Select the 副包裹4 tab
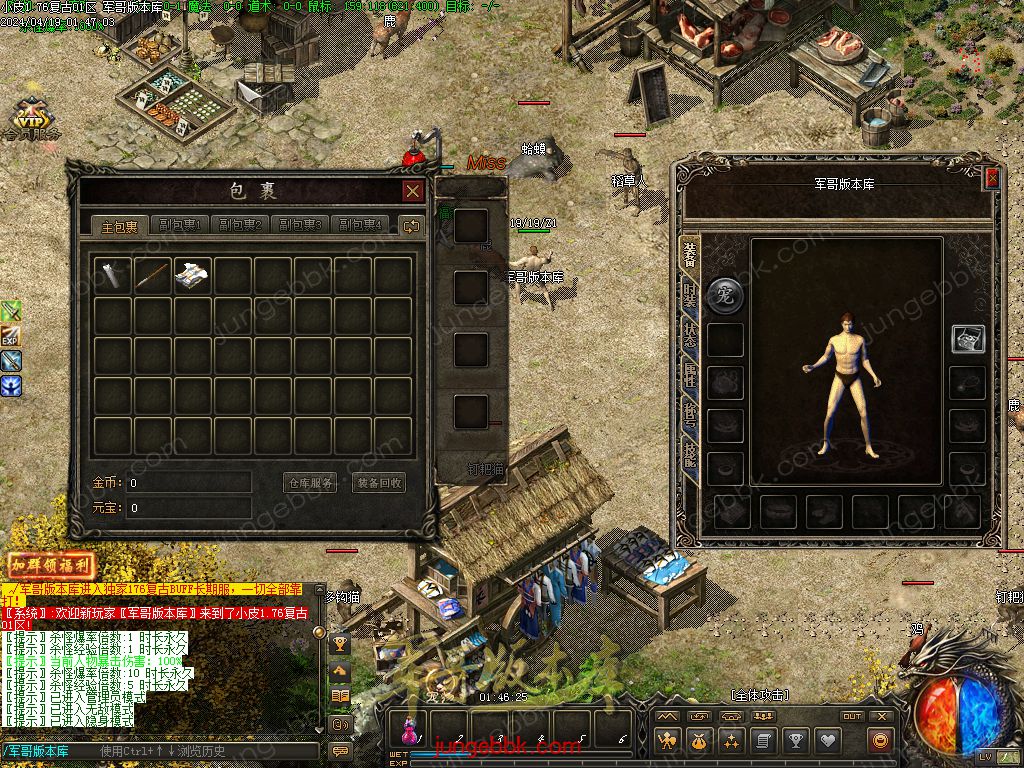Viewport: 1024px width, 768px height. pyautogui.click(x=359, y=226)
